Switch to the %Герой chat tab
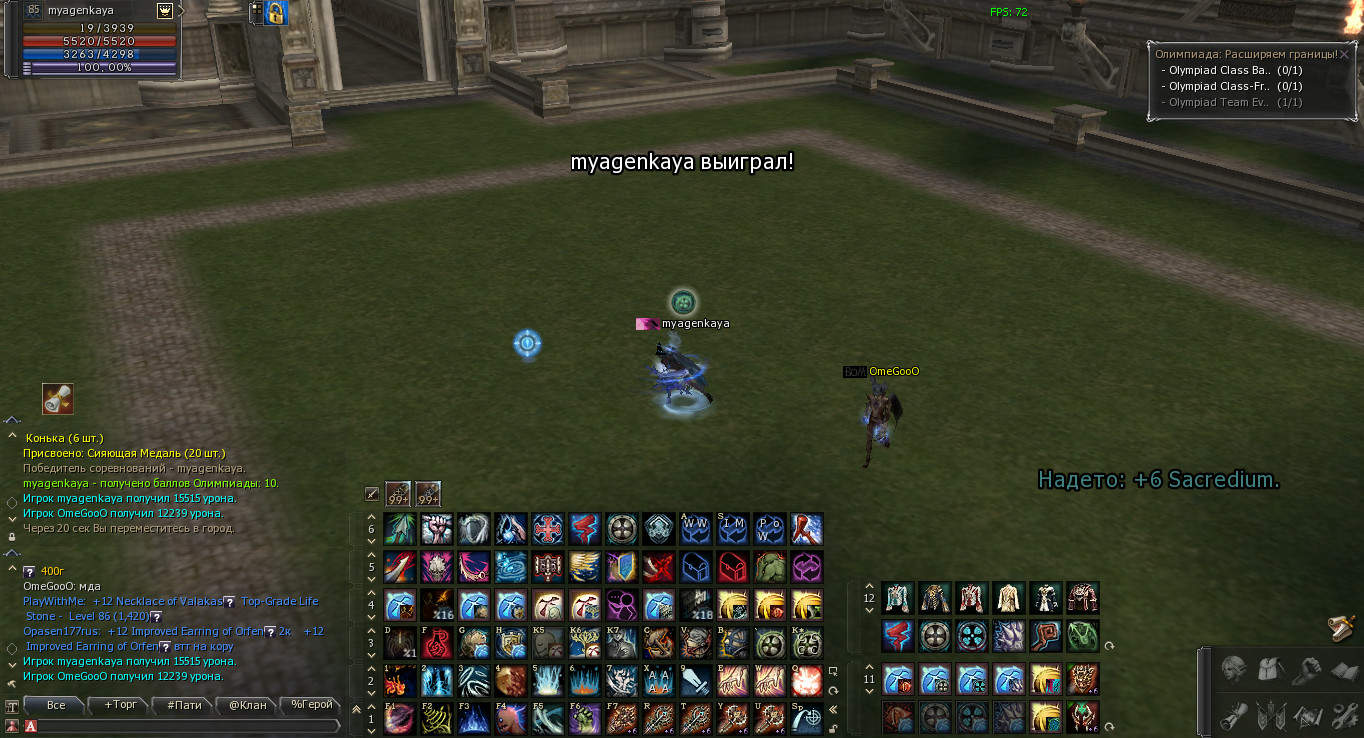This screenshot has height=738, width=1364. (311, 705)
